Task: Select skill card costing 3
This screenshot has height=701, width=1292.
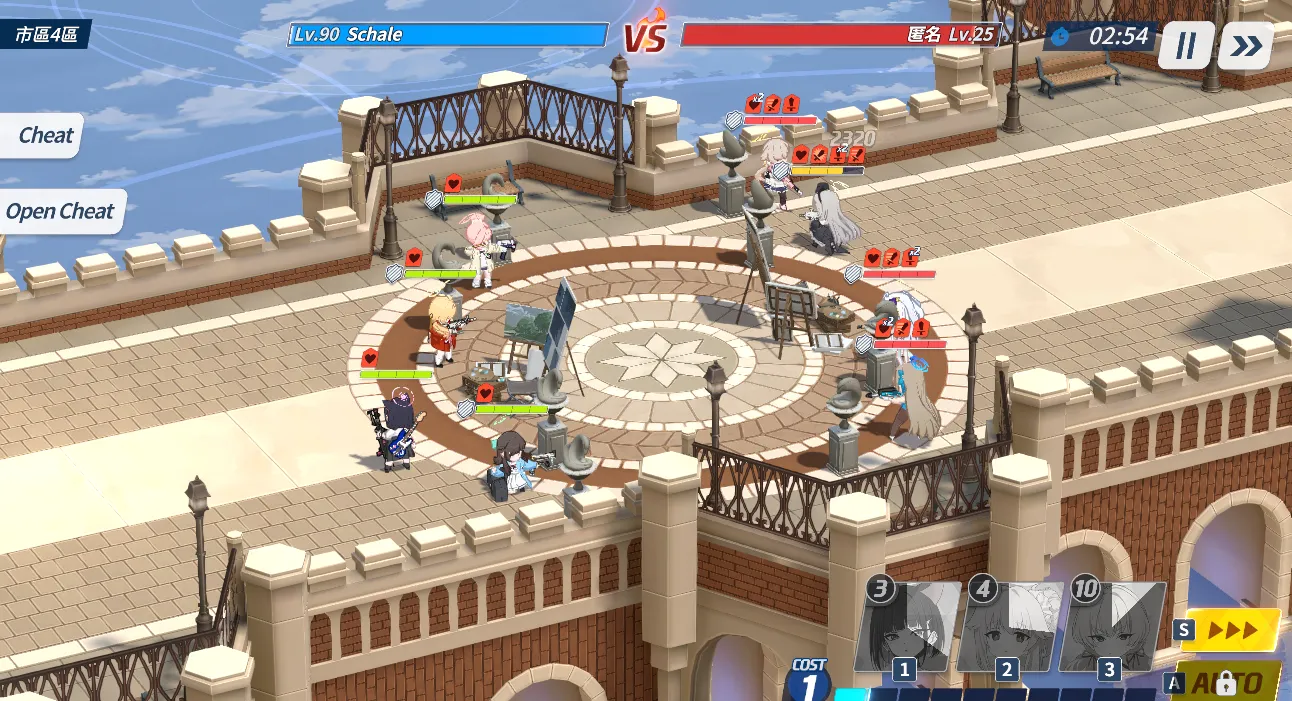Action: click(x=907, y=628)
